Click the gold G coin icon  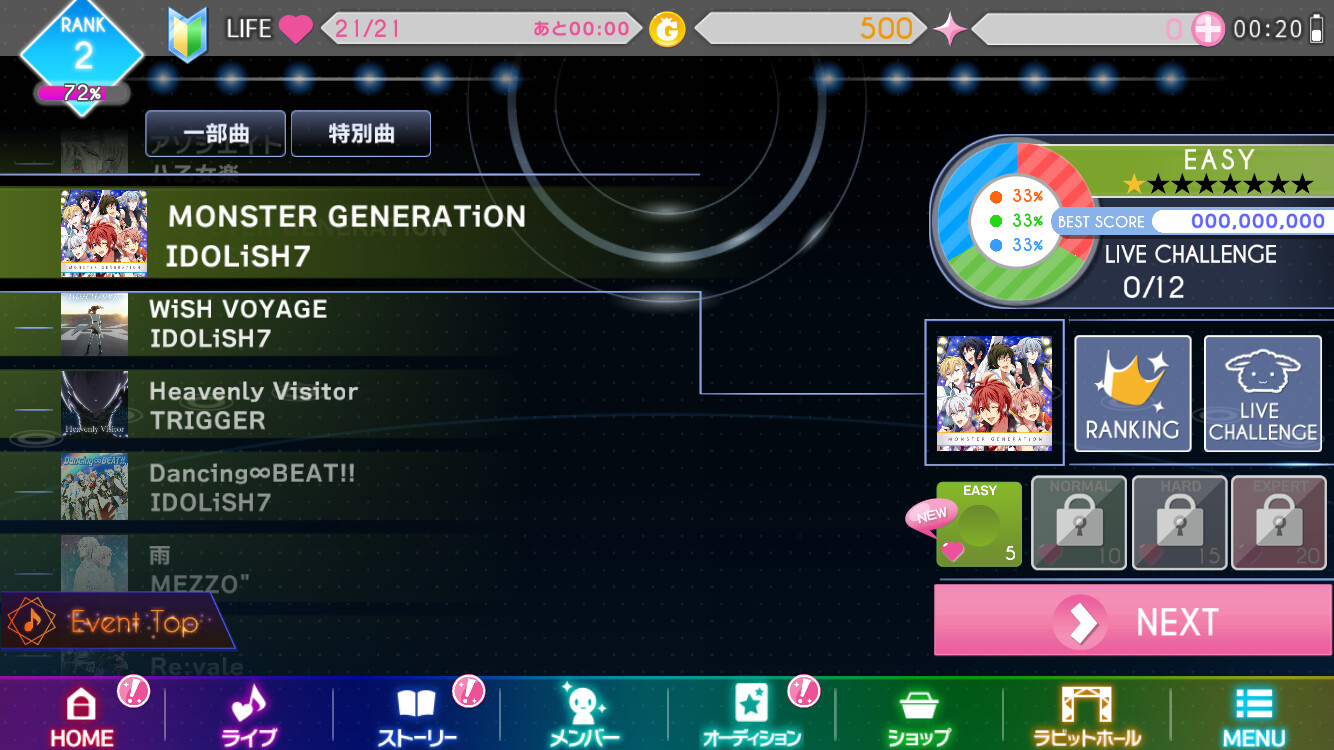pos(668,28)
